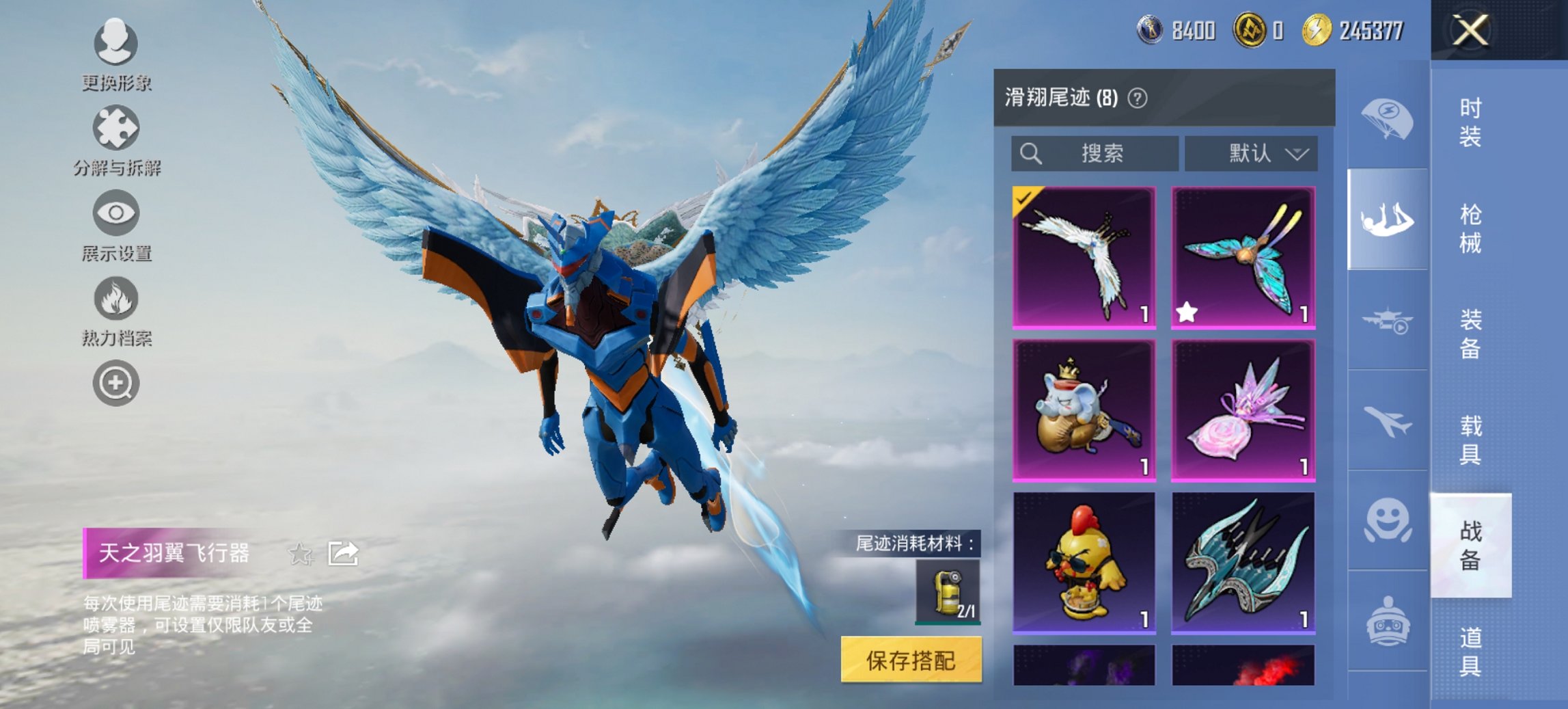The height and width of the screenshot is (709, 1568).
Task: Open 展示设置 display settings eye icon
Action: 116,213
